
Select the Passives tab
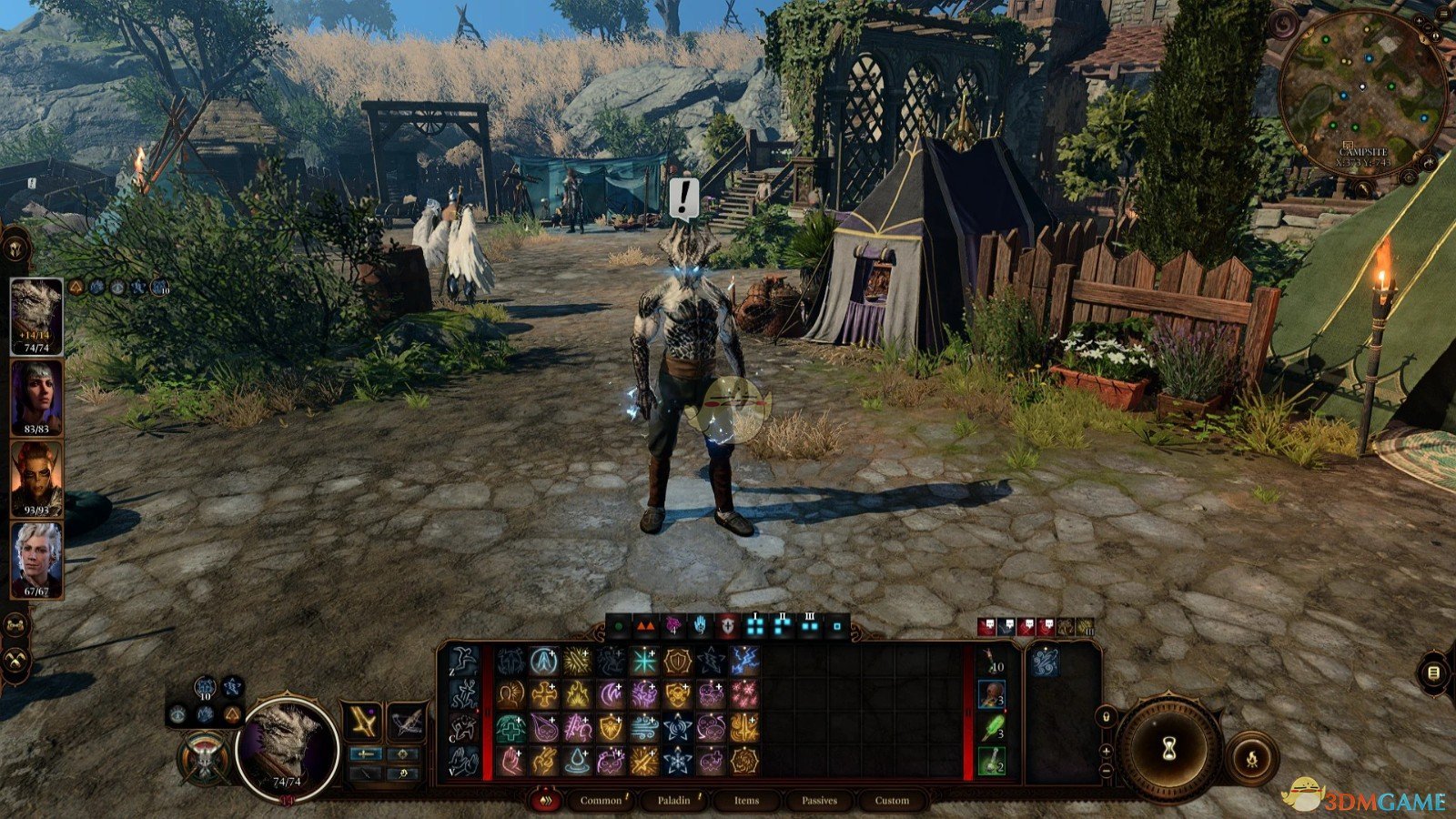[819, 801]
